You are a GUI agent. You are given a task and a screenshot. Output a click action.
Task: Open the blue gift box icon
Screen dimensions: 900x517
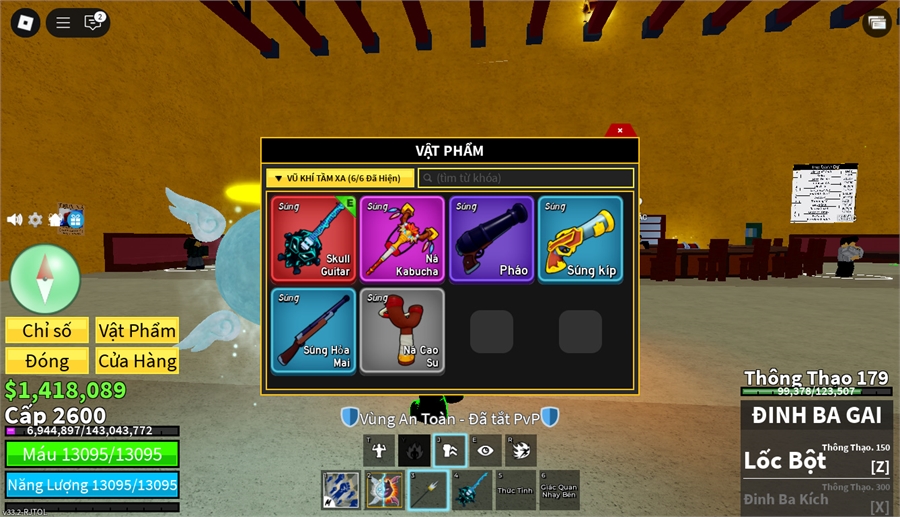click(74, 219)
